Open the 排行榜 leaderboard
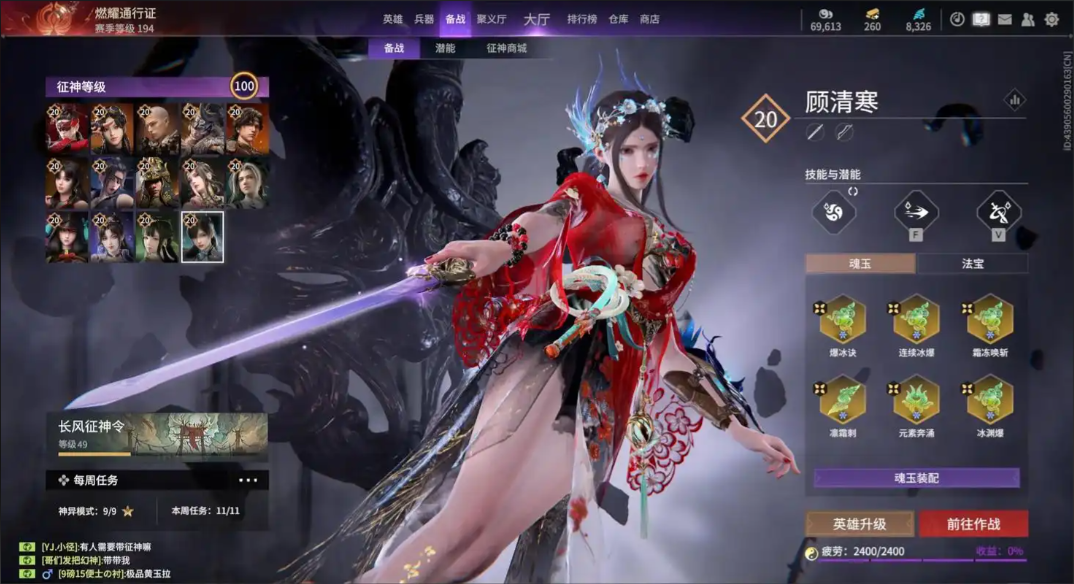The height and width of the screenshot is (584, 1074). coord(582,19)
